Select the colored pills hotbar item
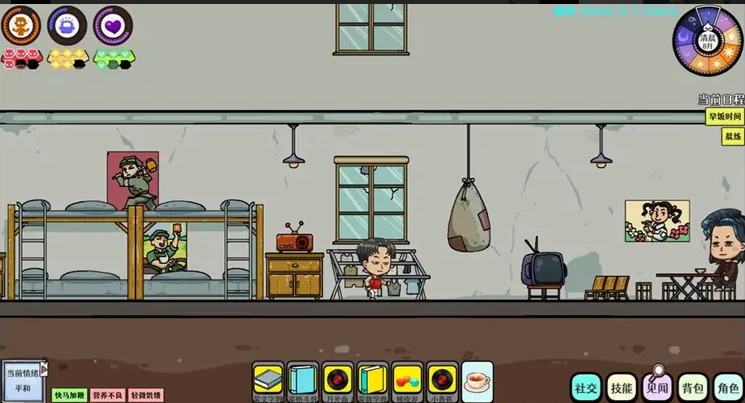745x403 pixels. pyautogui.click(x=407, y=380)
